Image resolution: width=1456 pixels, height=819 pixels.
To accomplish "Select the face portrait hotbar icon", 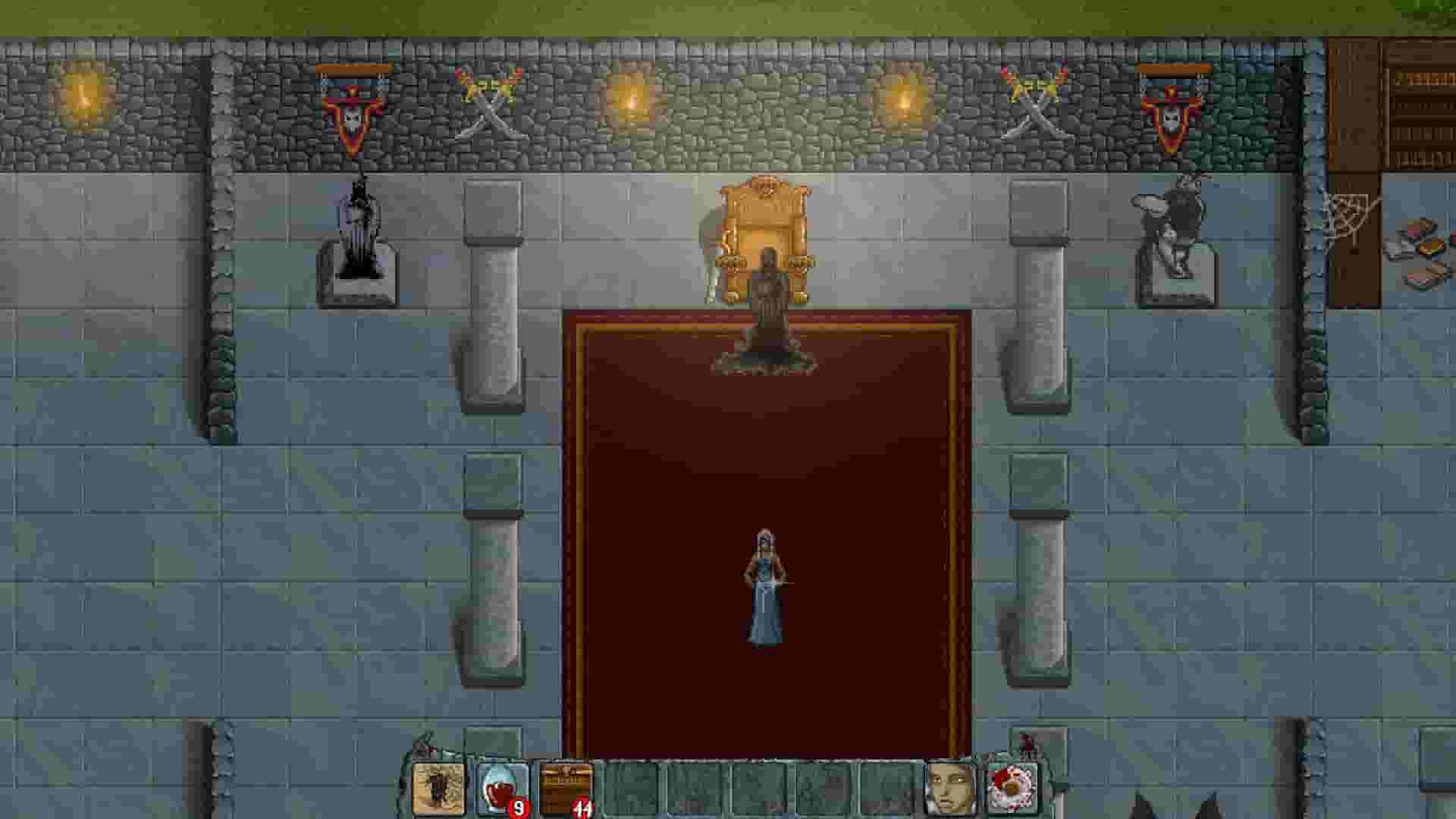I will coord(949,785).
